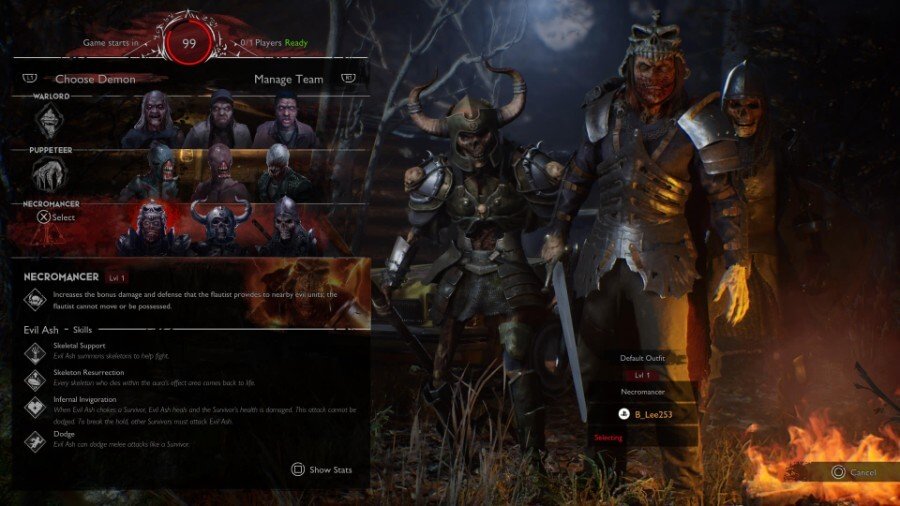Open the Manage Team tab
This screenshot has height=506, width=900.
click(x=288, y=79)
